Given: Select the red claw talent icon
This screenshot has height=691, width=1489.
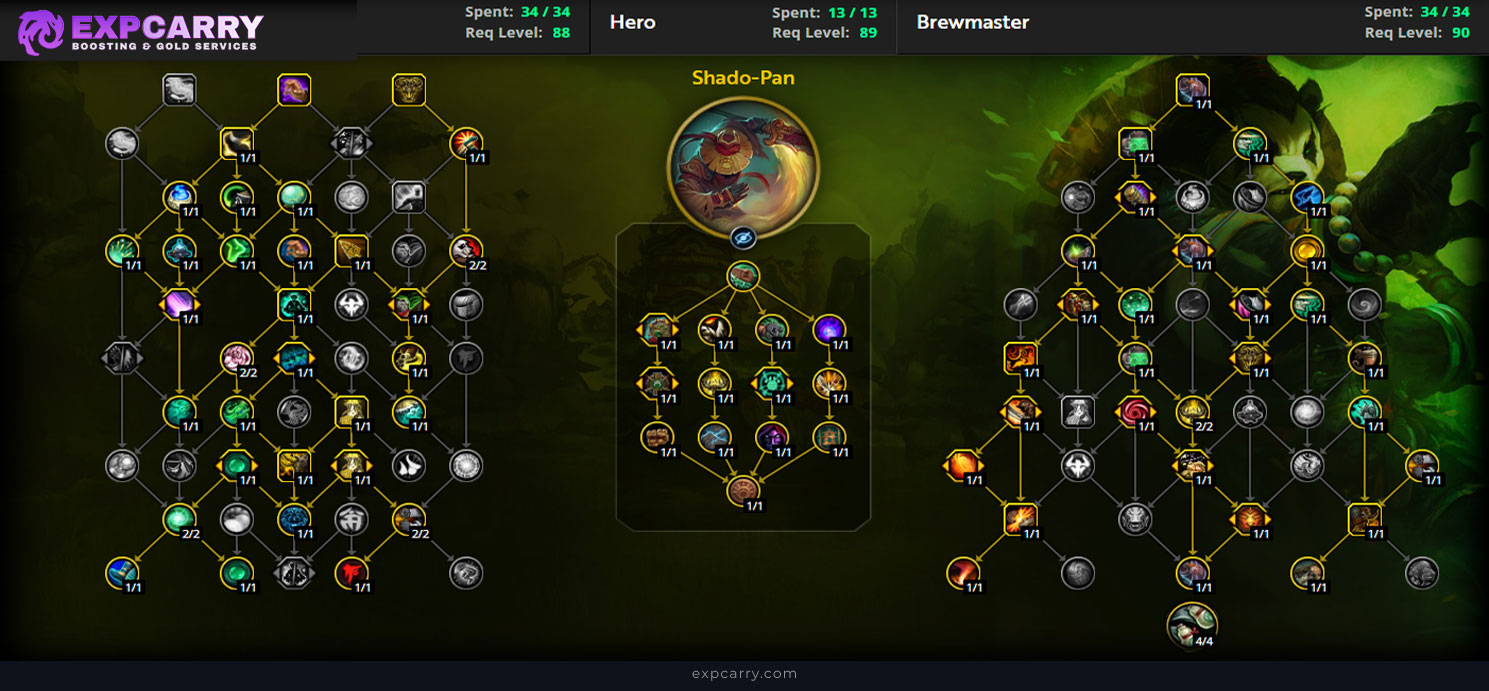Looking at the screenshot, I should (x=351, y=573).
